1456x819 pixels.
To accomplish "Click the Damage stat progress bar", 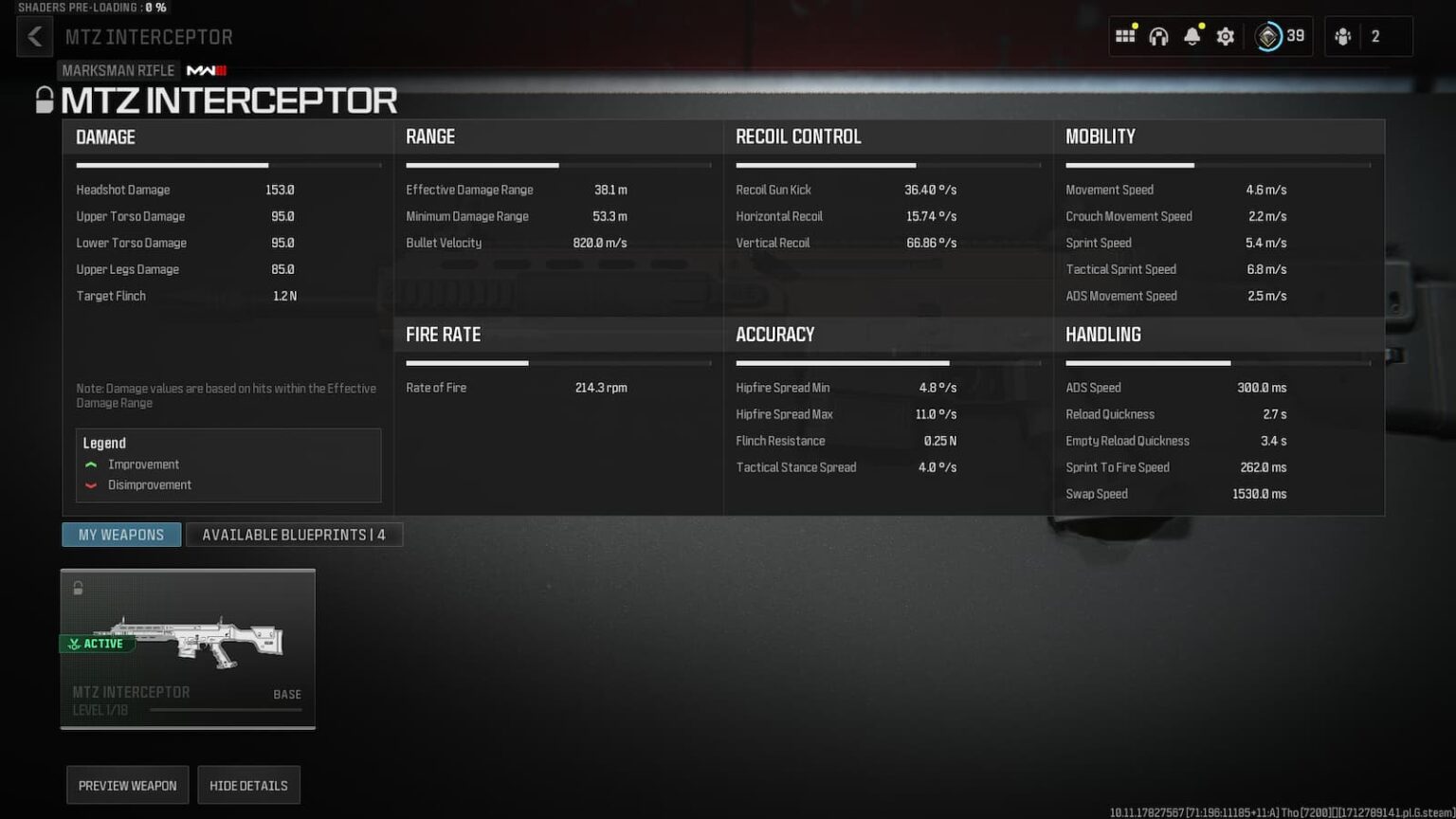I will click(227, 165).
